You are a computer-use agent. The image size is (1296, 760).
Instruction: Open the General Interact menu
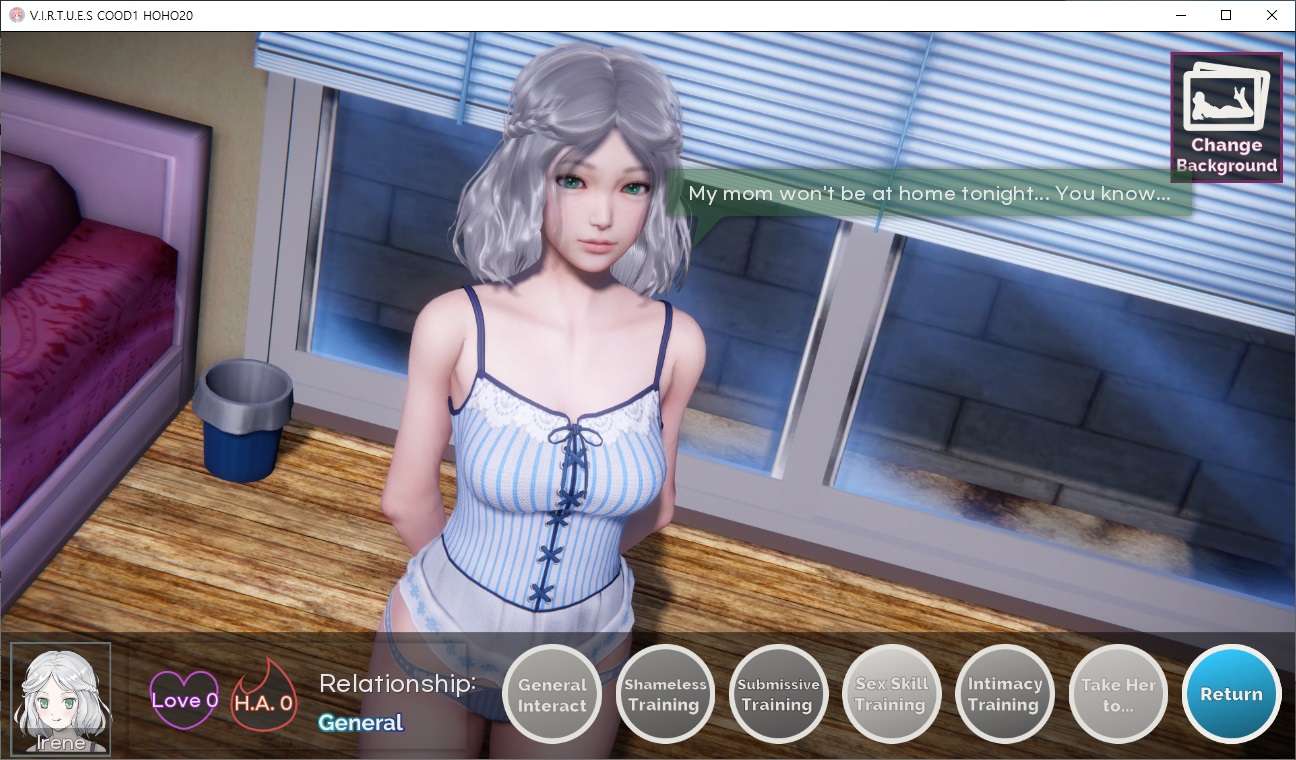(552, 695)
